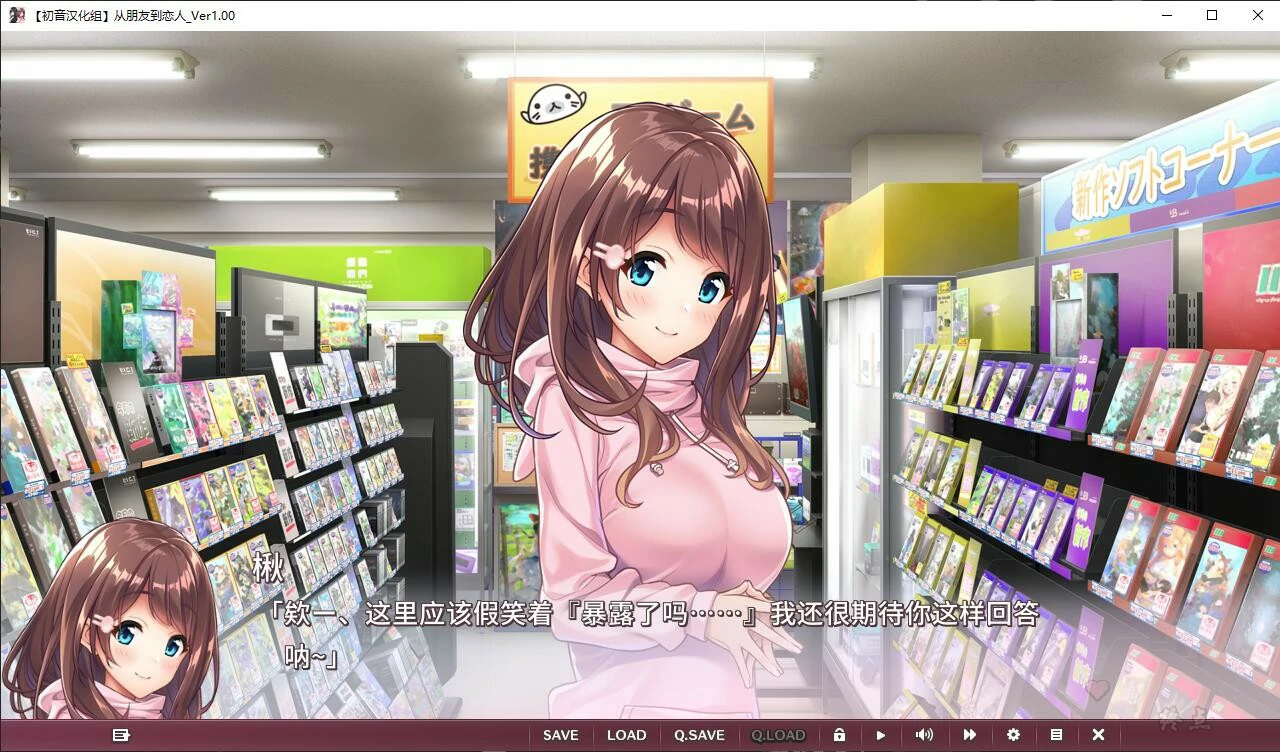The width and height of the screenshot is (1280, 752).
Task: Minimize the game window
Action: [1165, 15]
